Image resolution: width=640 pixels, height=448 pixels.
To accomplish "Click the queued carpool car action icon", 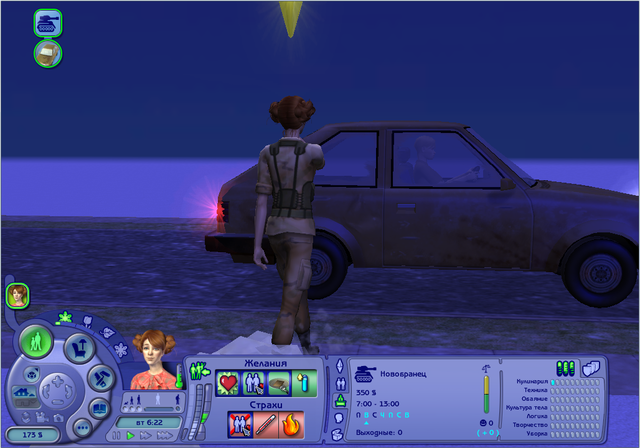I will point(48,53).
